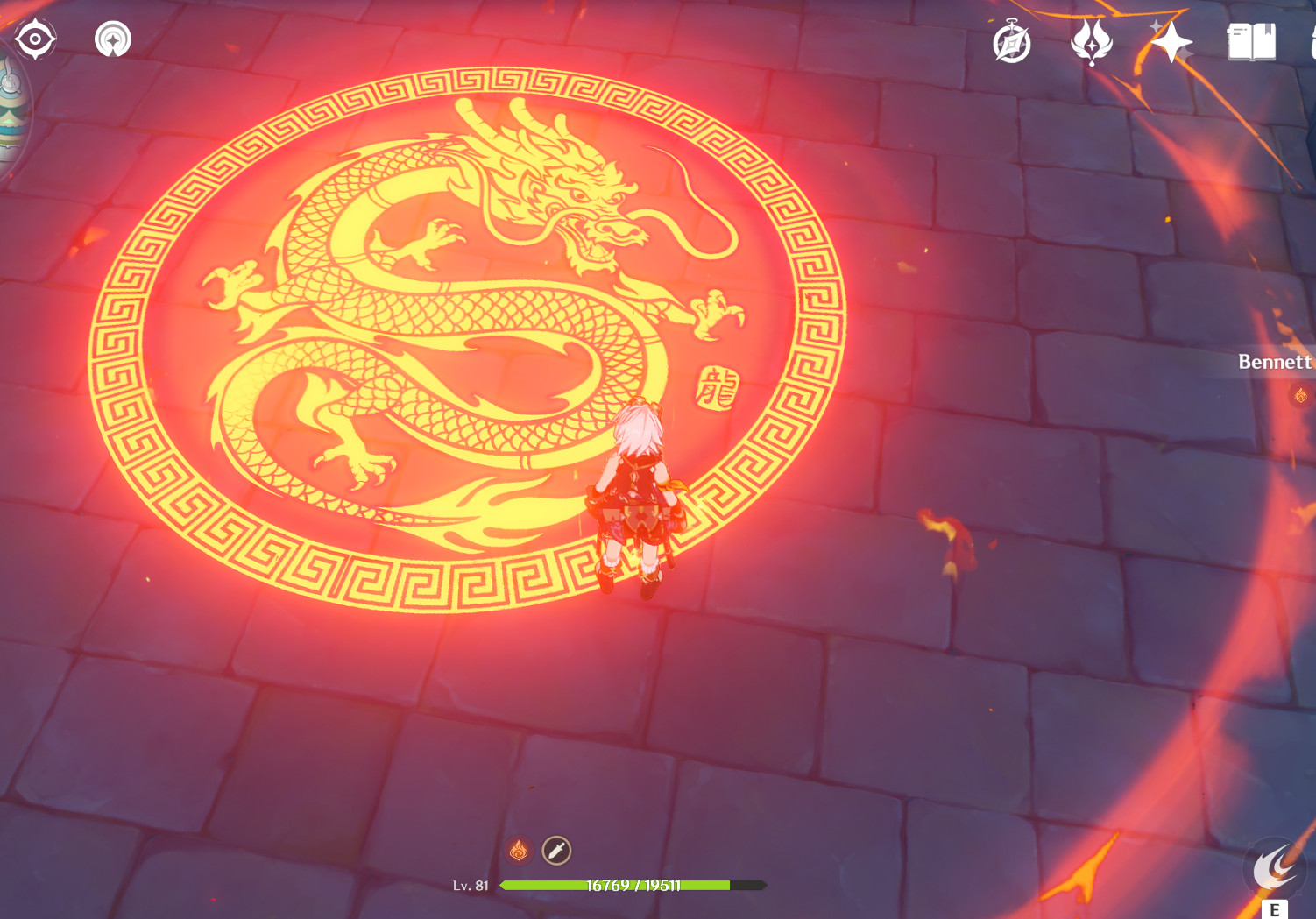
Task: Click the sword attack icon beside the Pyro emblem
Action: [x=555, y=848]
